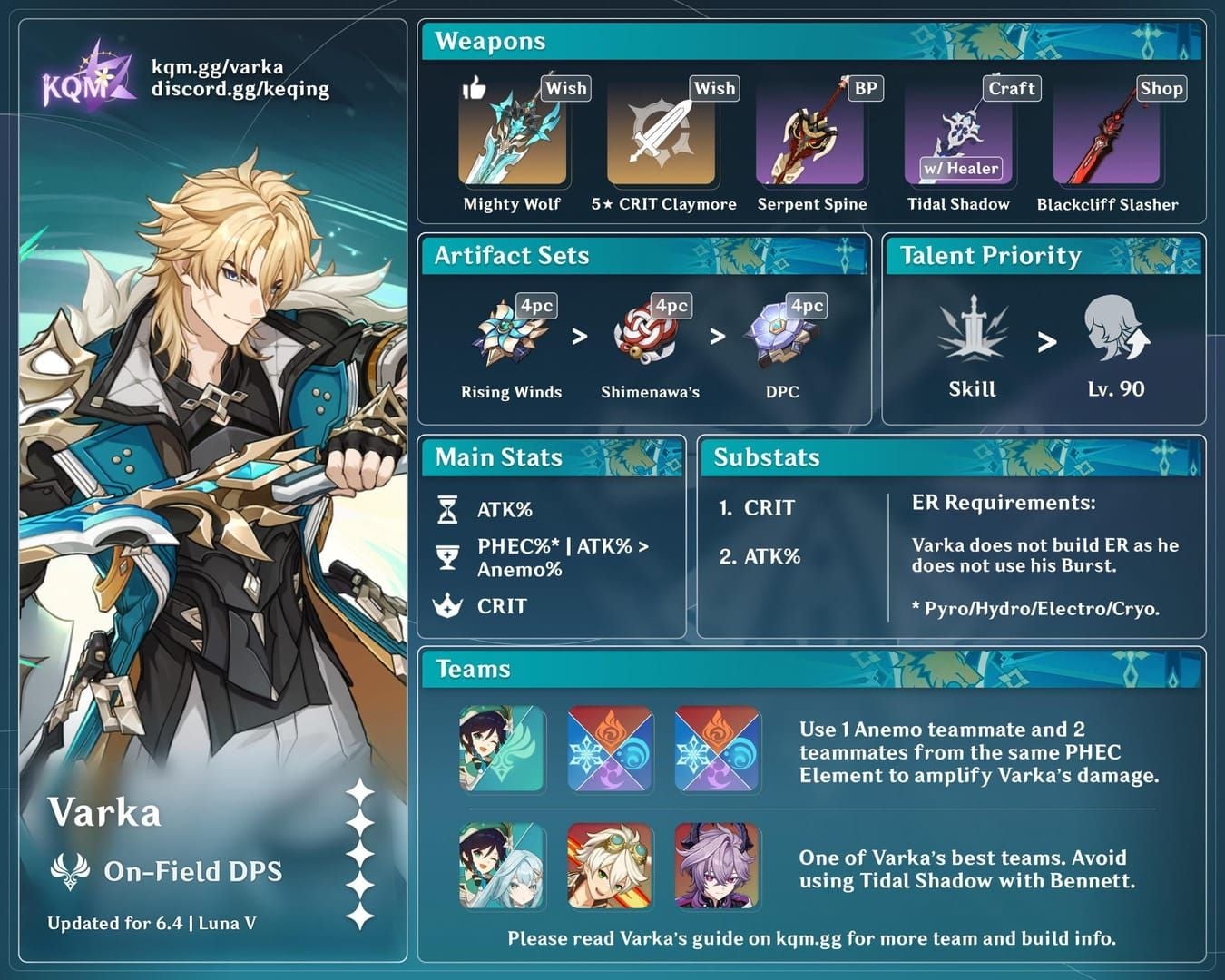Select the purple-haired horned character portrait

717,866
